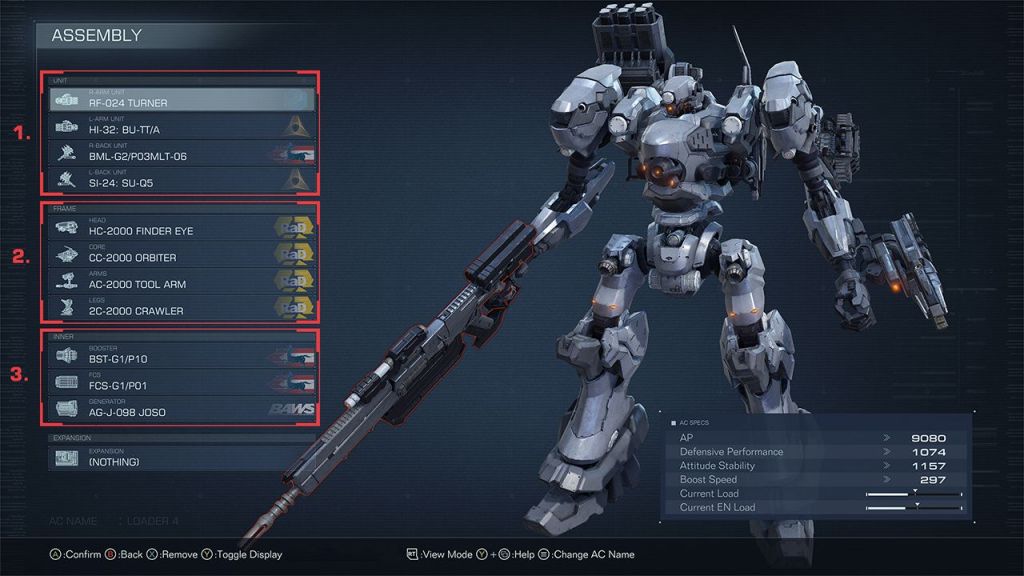Image resolution: width=1024 pixels, height=576 pixels.
Task: Pick the HC-2000 FINDER EYE head part
Action: 181,228
